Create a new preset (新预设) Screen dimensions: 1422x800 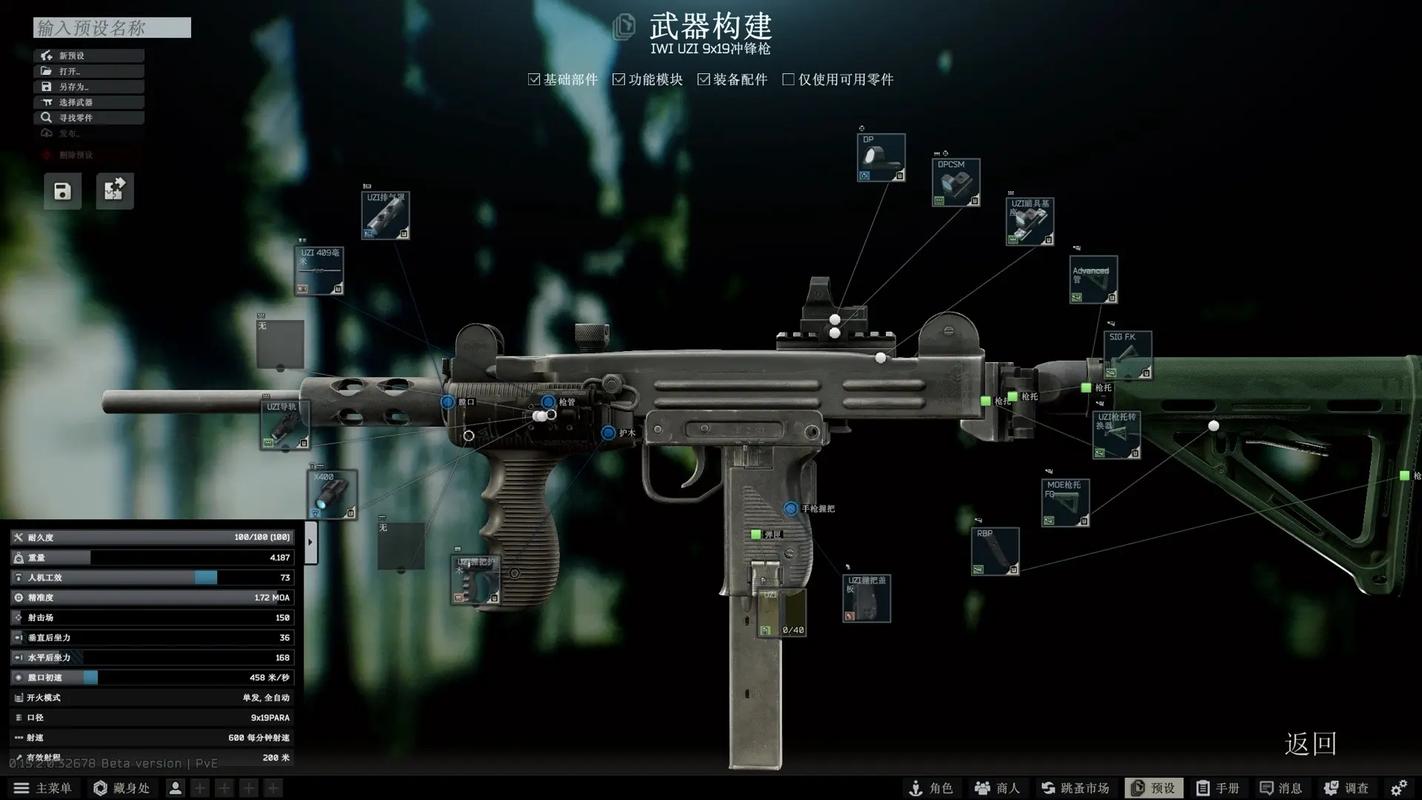point(89,56)
